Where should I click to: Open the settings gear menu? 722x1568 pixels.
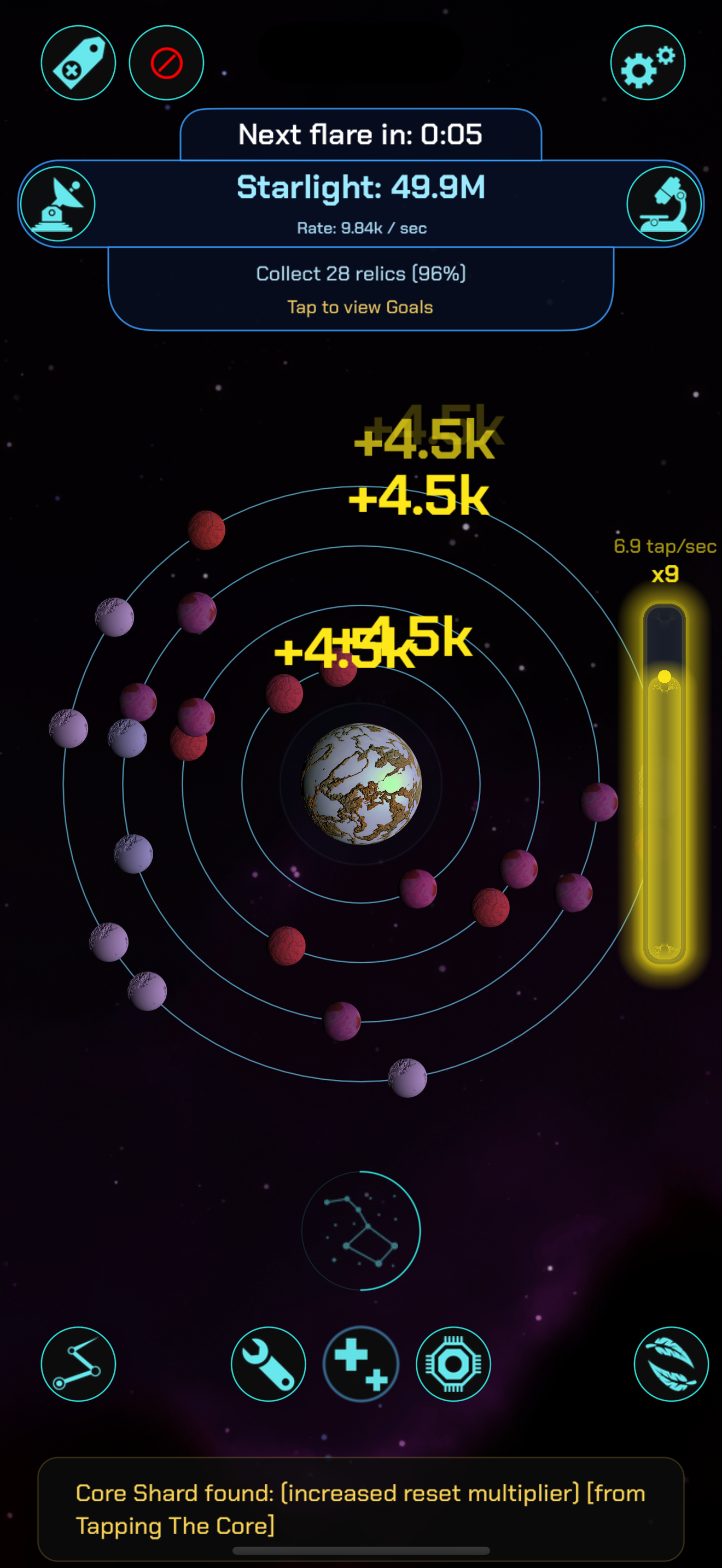coord(647,63)
